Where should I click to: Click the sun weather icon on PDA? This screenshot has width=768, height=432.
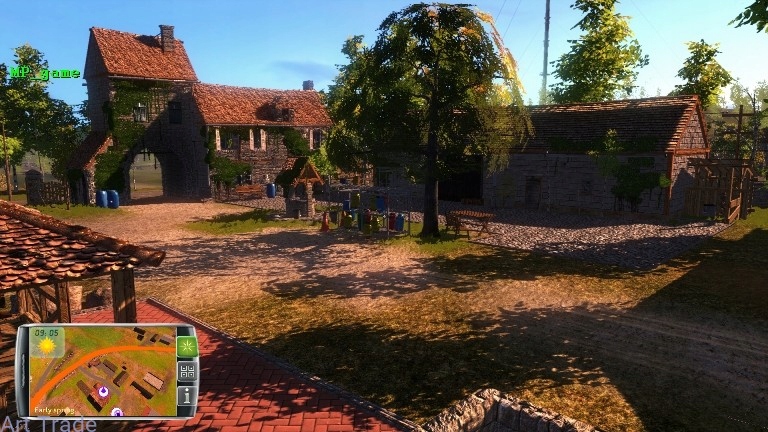pos(47,346)
